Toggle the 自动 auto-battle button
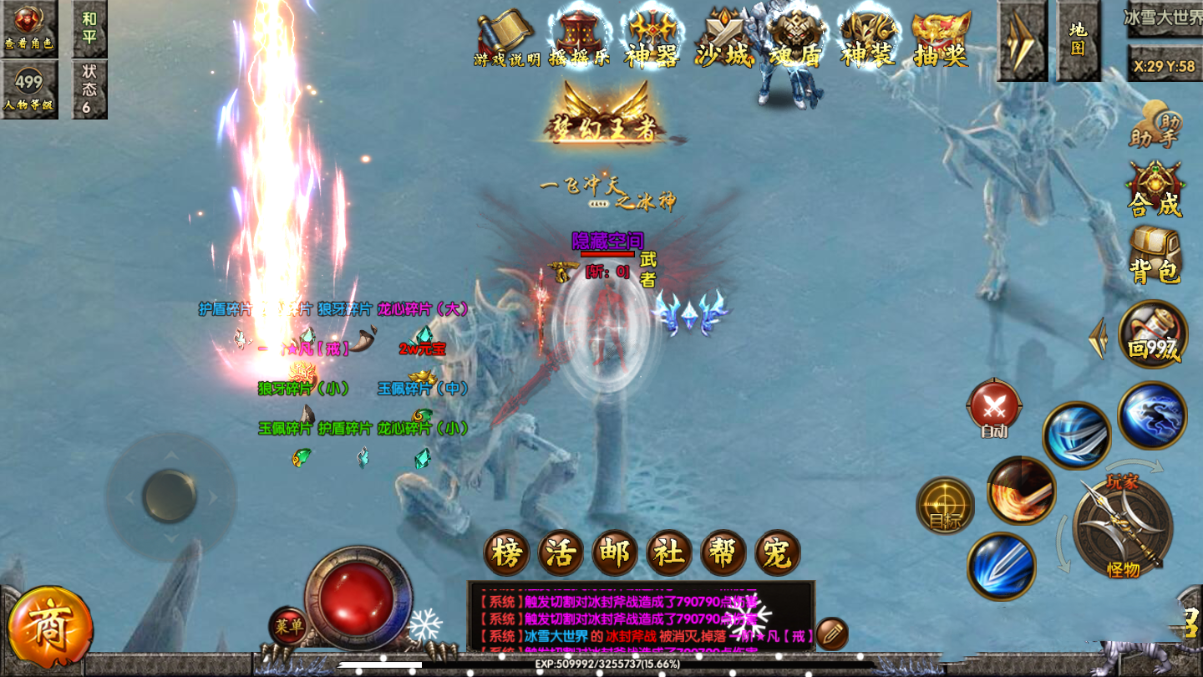The width and height of the screenshot is (1203, 677). [994, 409]
